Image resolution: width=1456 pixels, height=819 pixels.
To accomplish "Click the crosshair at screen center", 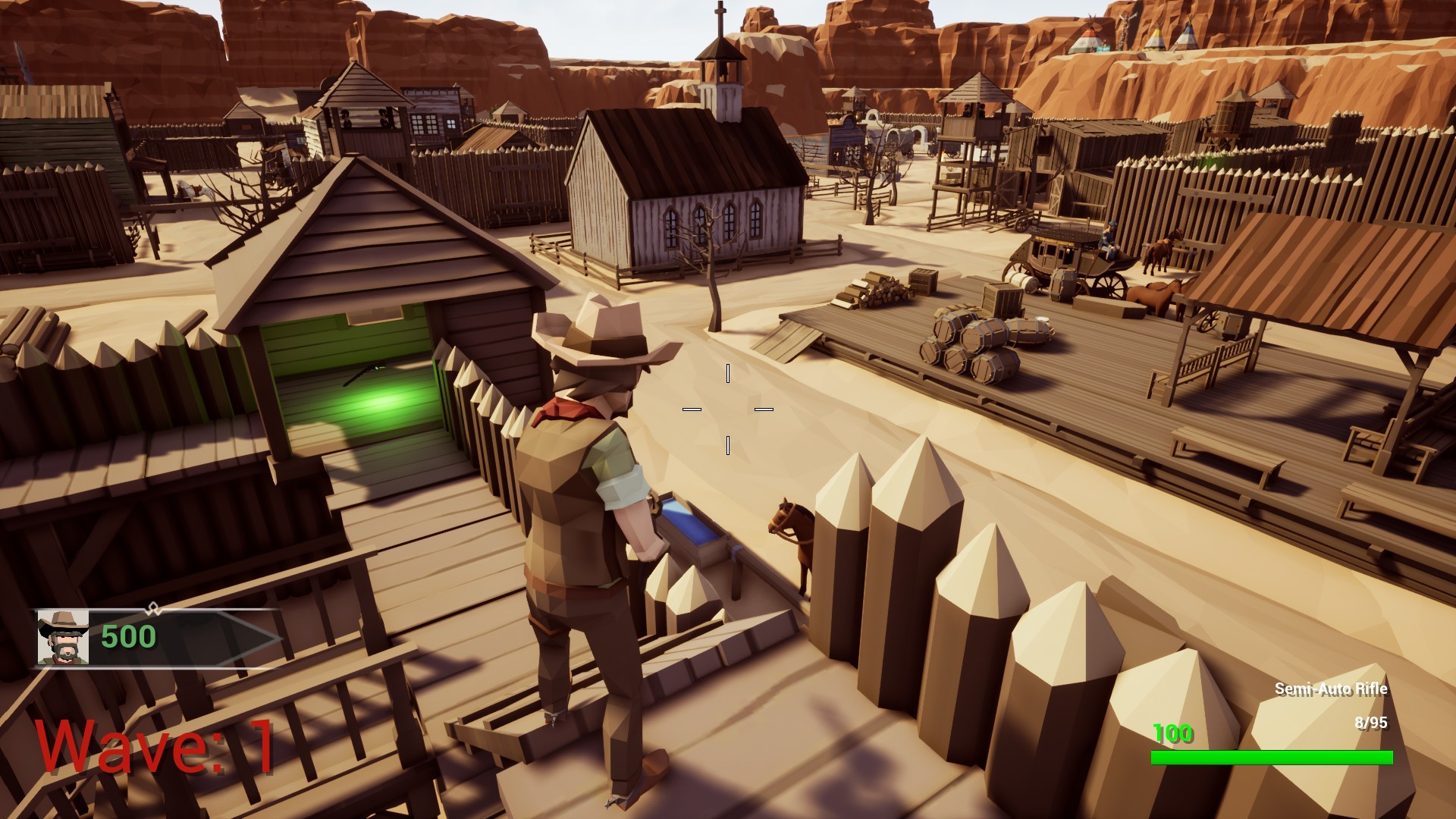I will point(728,408).
